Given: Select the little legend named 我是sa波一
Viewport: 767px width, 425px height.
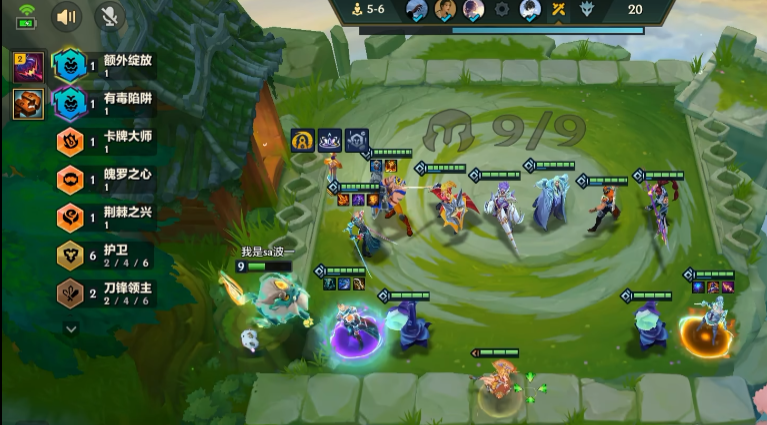Looking at the screenshot, I should tap(267, 297).
